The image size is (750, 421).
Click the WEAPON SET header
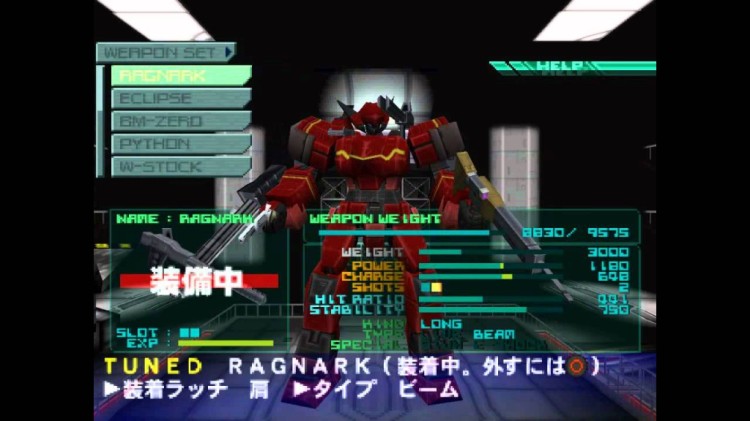[x=166, y=51]
